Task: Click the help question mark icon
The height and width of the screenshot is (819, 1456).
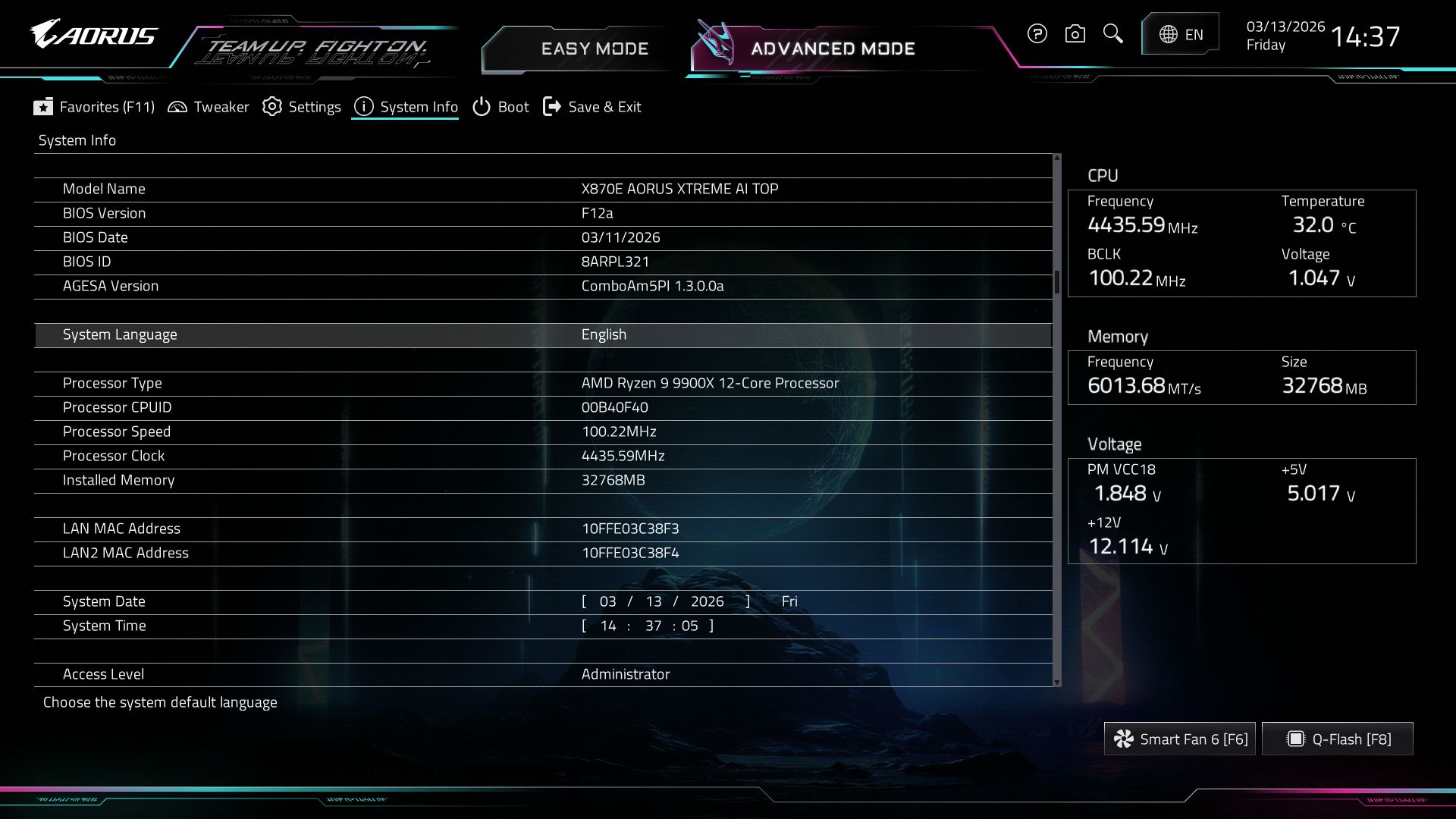Action: point(1037,34)
